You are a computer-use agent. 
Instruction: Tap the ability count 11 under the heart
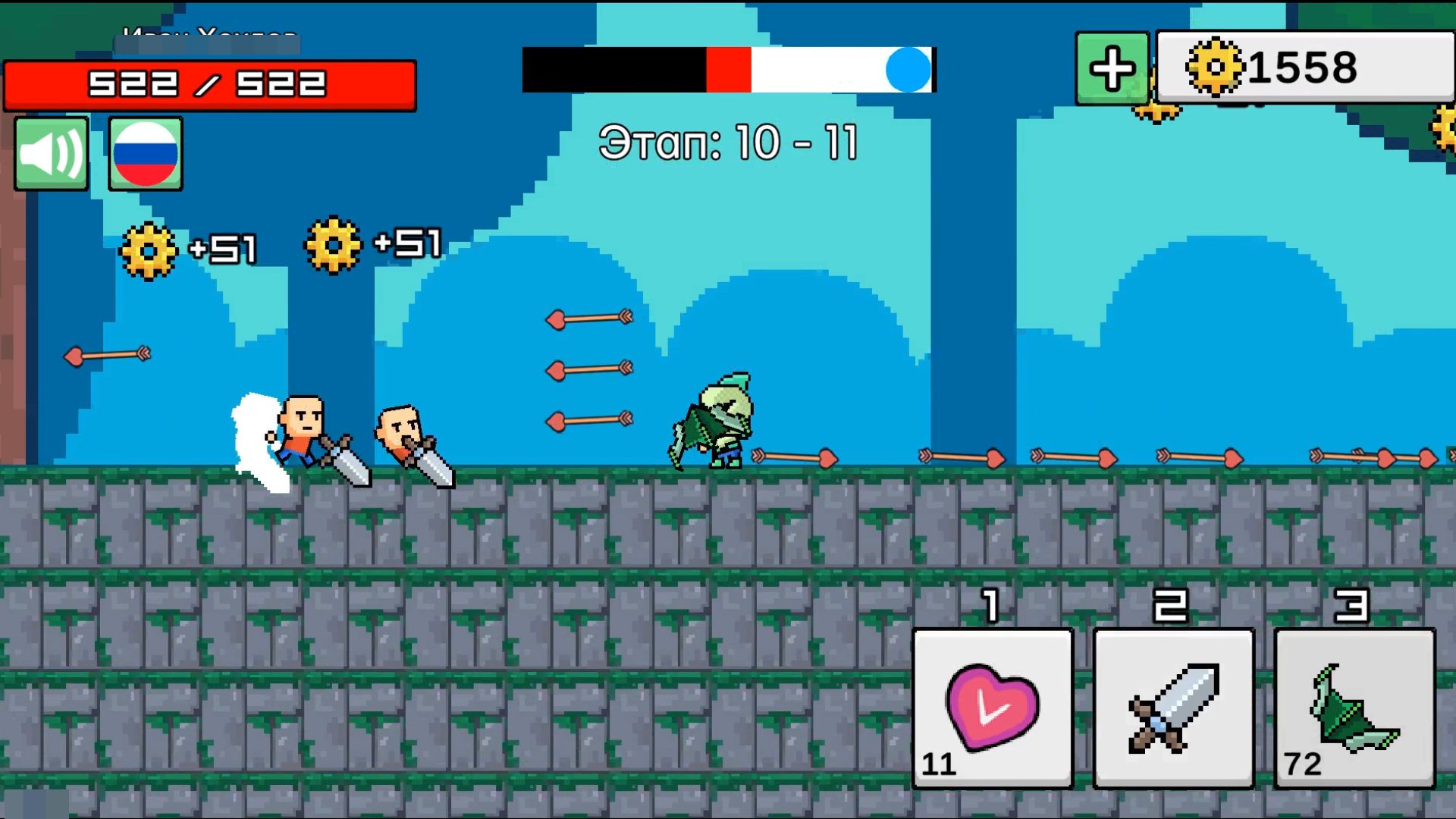938,764
